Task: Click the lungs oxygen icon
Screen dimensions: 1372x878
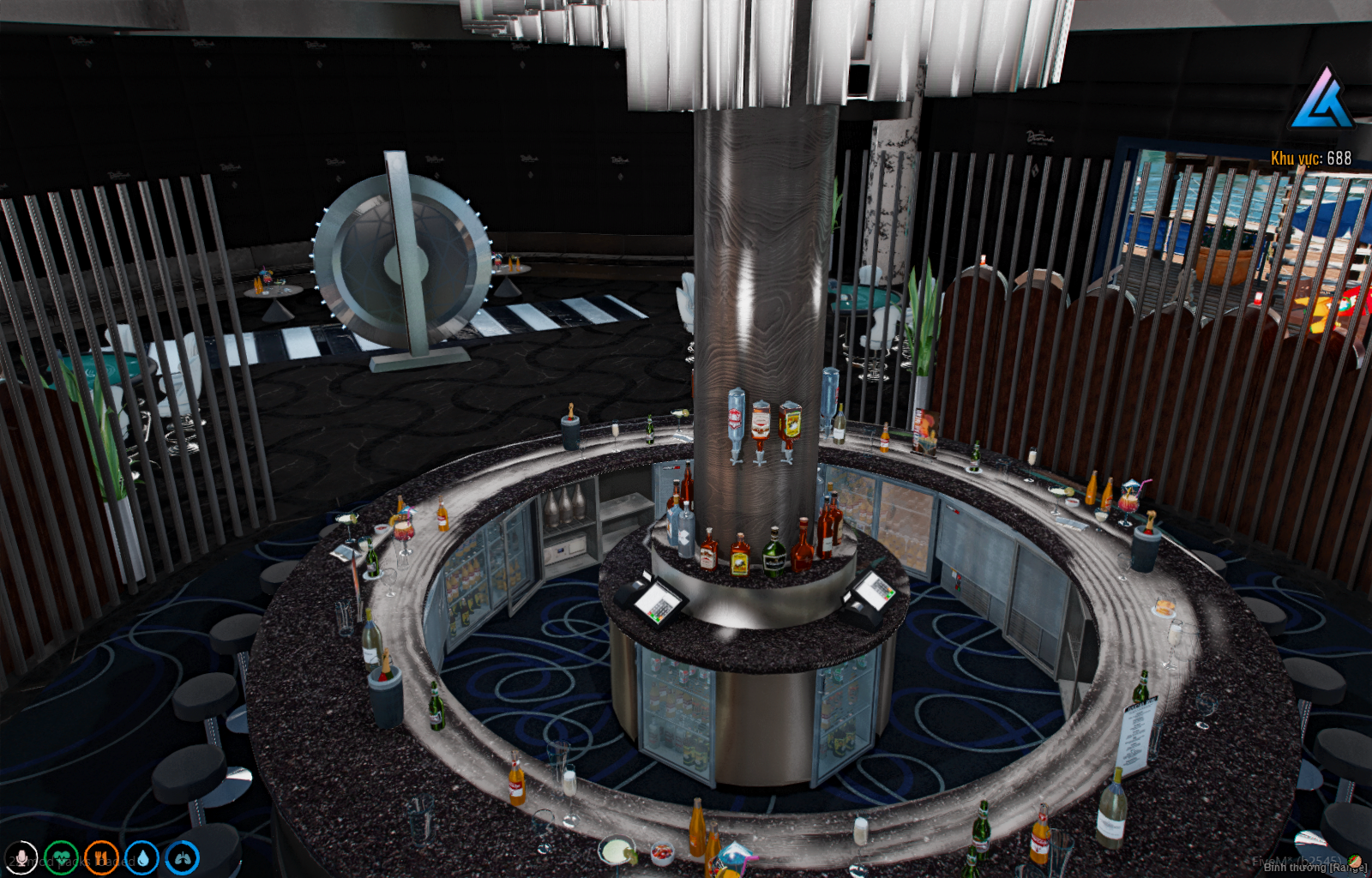Action: coord(182,858)
